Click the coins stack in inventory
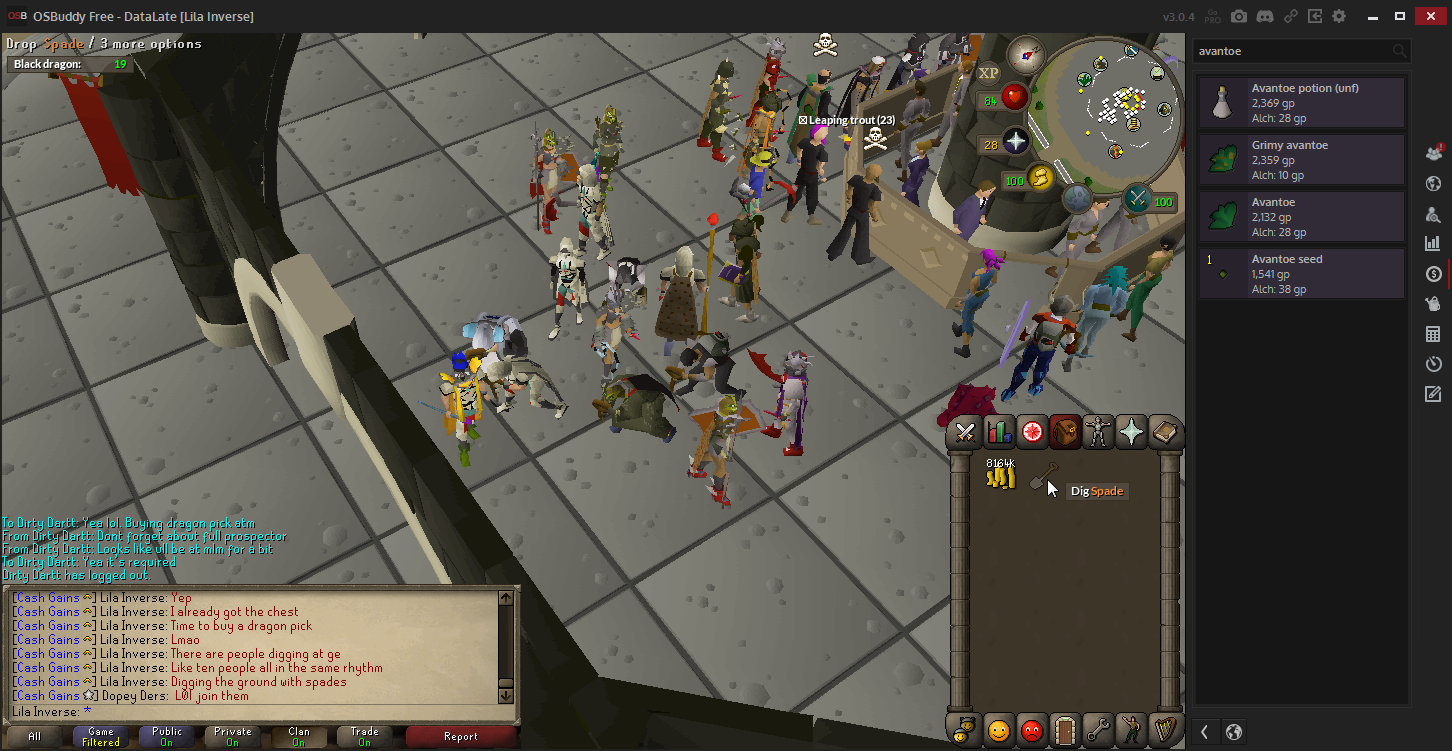The image size is (1452, 751). 1001,477
